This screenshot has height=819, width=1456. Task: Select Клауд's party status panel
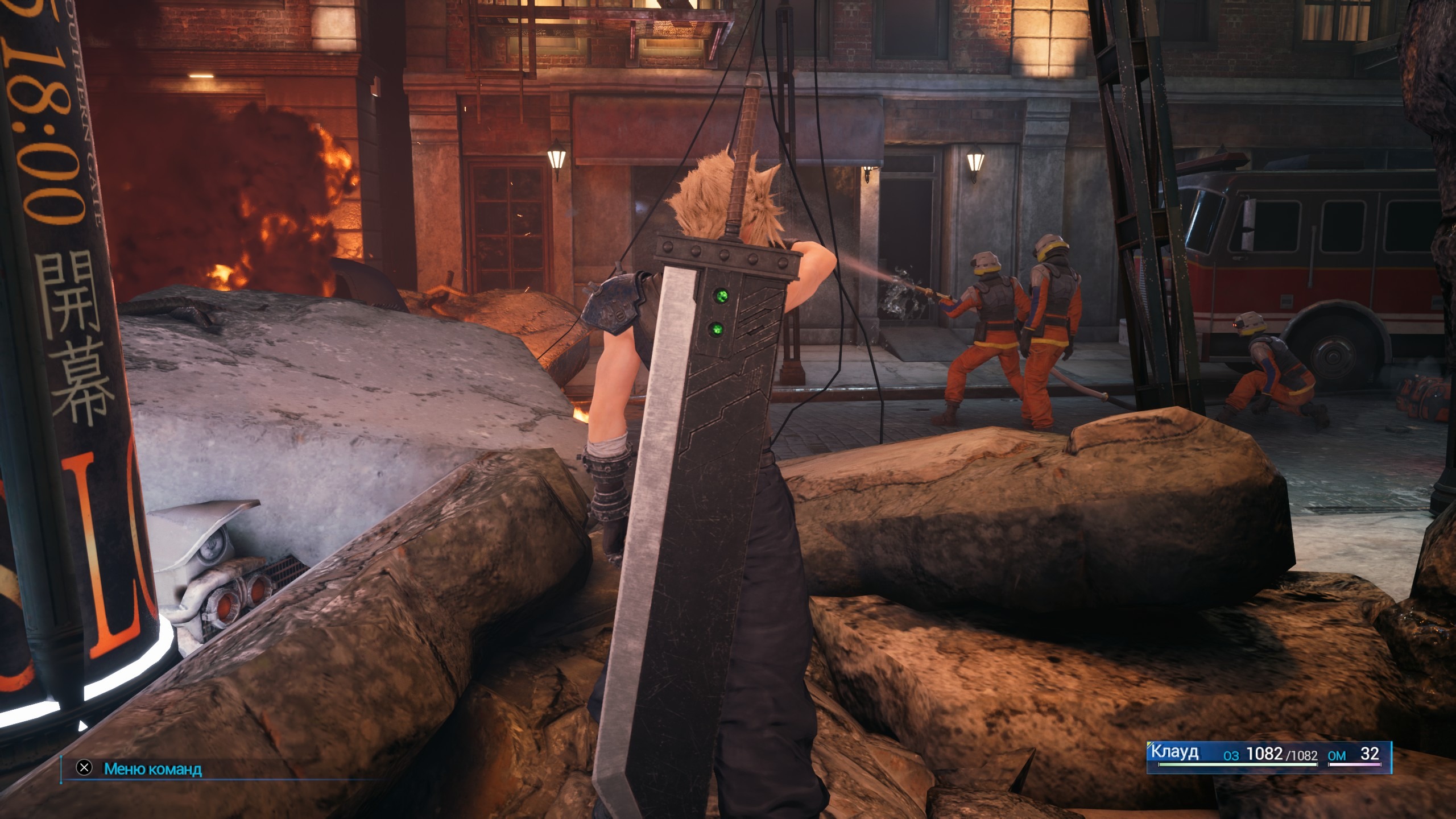coord(1268,756)
